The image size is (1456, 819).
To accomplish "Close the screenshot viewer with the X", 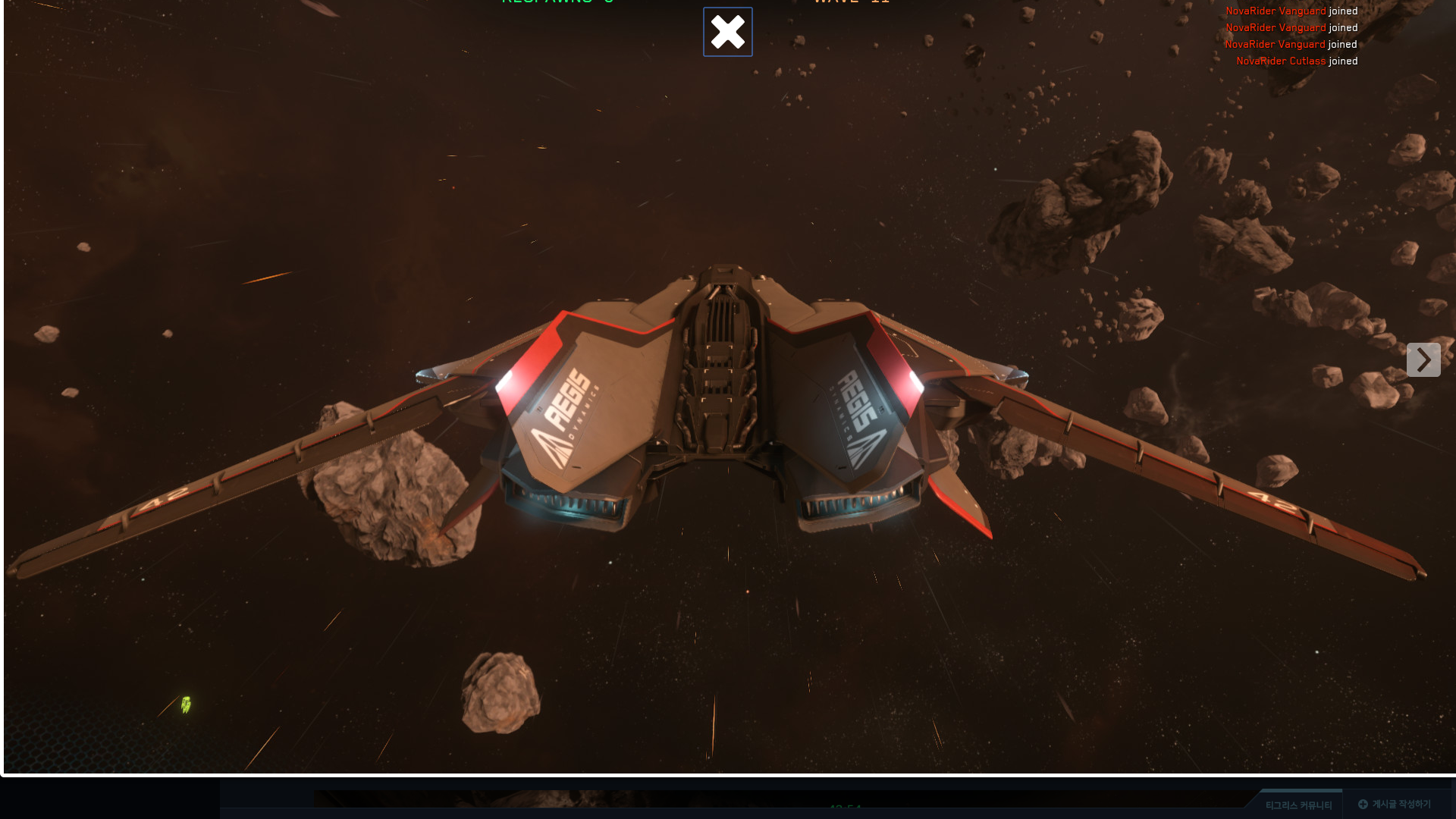I will pos(727,32).
